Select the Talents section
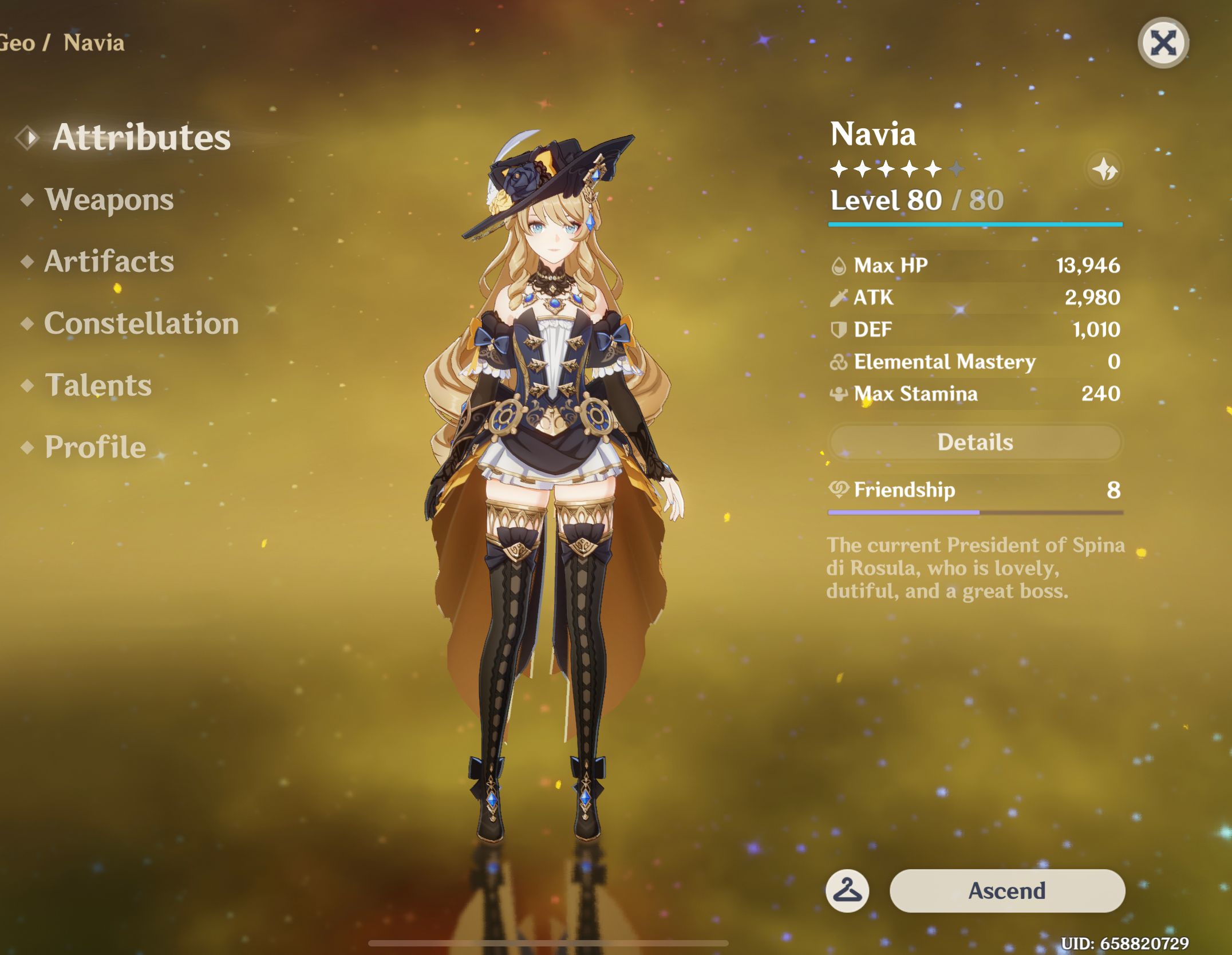 [x=97, y=385]
